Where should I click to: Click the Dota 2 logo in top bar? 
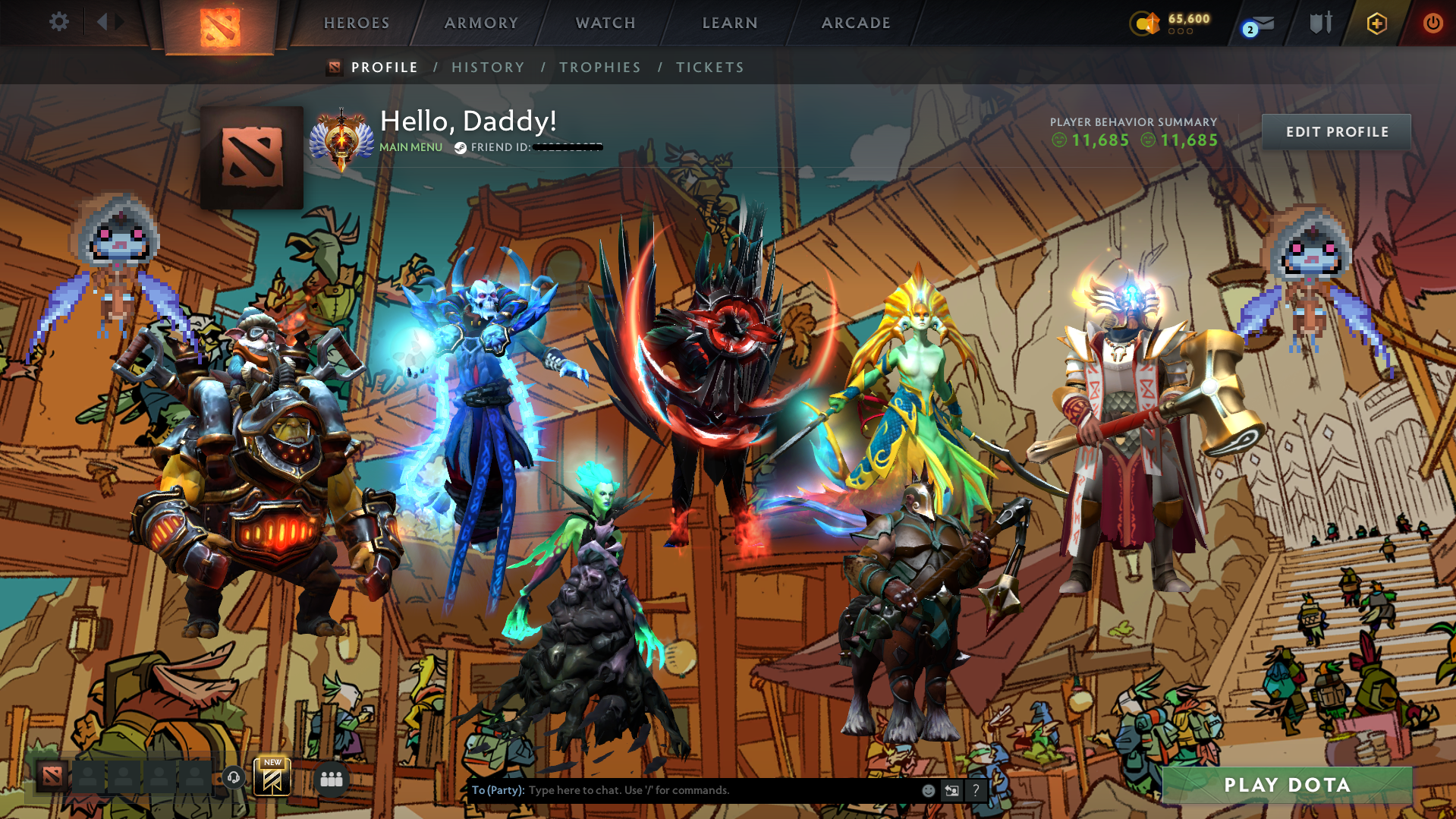(220, 24)
